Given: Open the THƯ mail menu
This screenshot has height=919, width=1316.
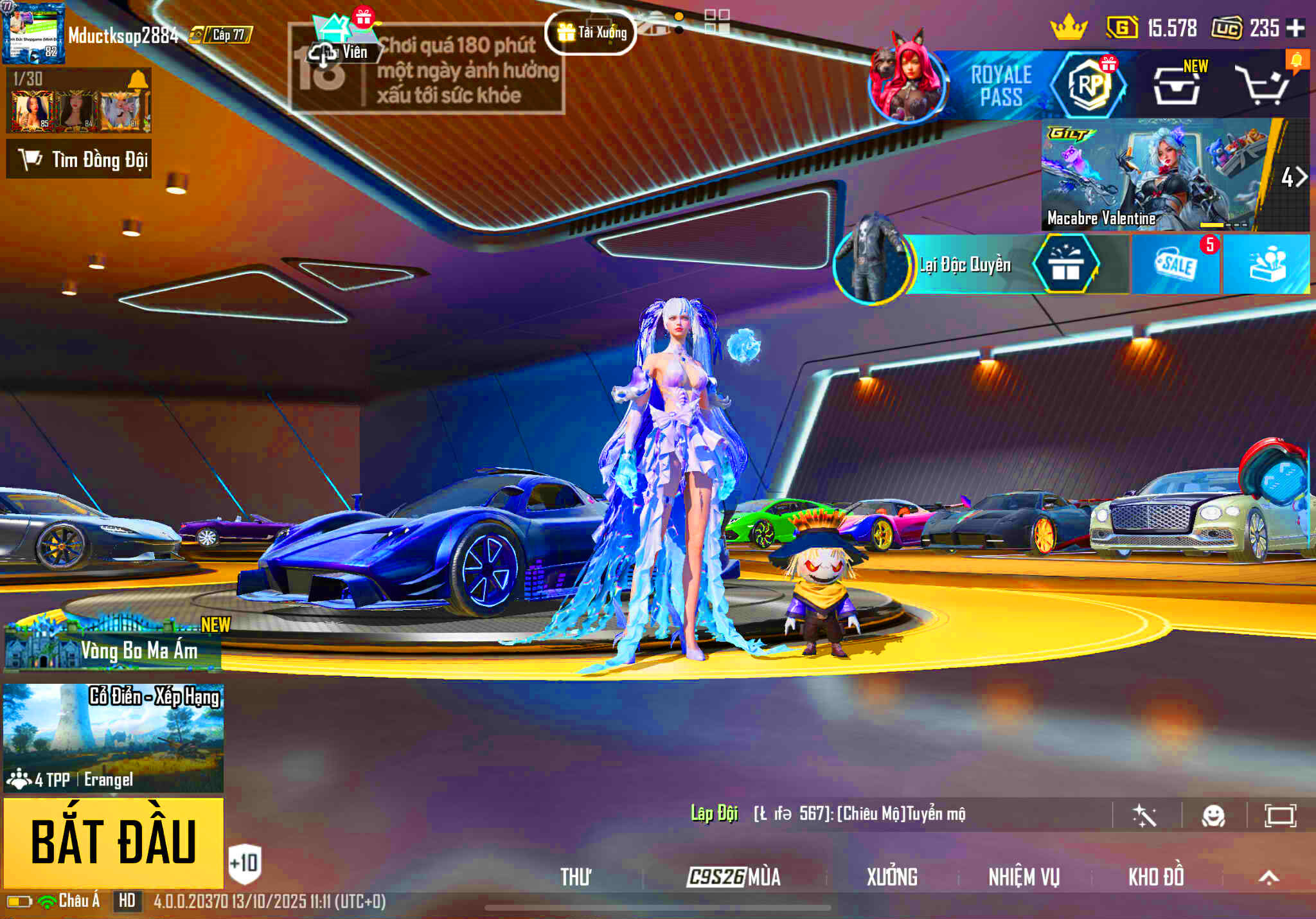Looking at the screenshot, I should pos(575,877).
